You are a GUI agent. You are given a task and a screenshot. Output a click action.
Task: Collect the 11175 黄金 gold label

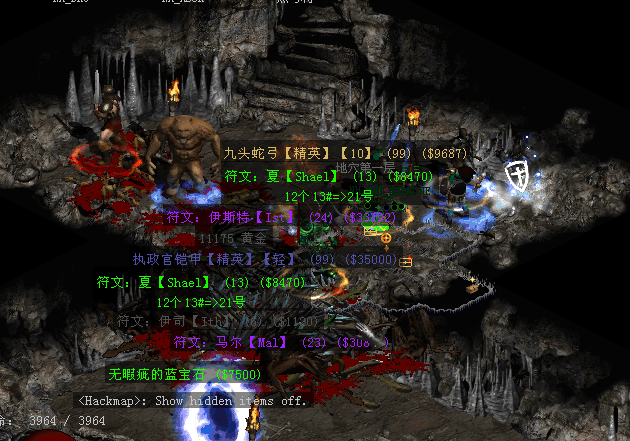(x=234, y=239)
